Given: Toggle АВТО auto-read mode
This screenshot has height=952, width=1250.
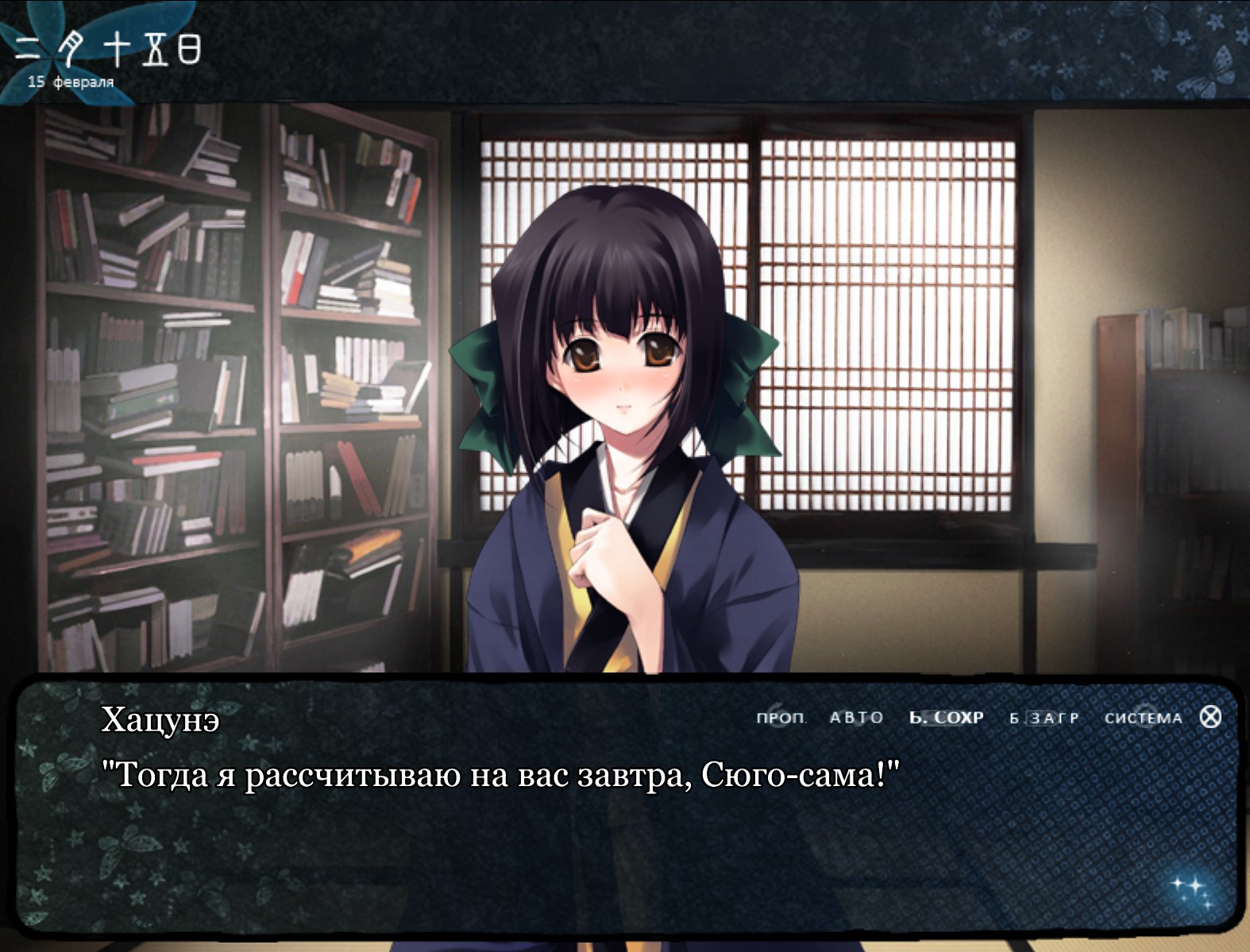Looking at the screenshot, I should tap(856, 718).
